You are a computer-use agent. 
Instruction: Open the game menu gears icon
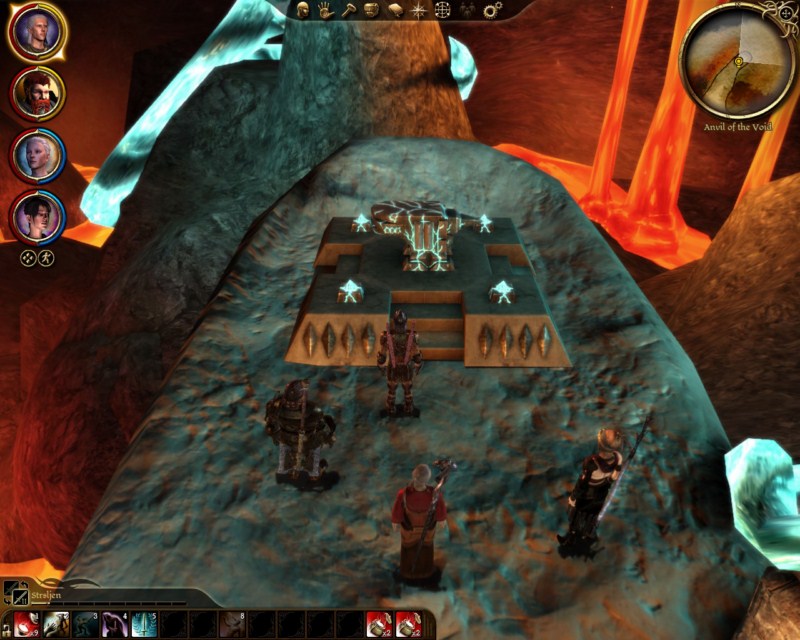point(491,10)
